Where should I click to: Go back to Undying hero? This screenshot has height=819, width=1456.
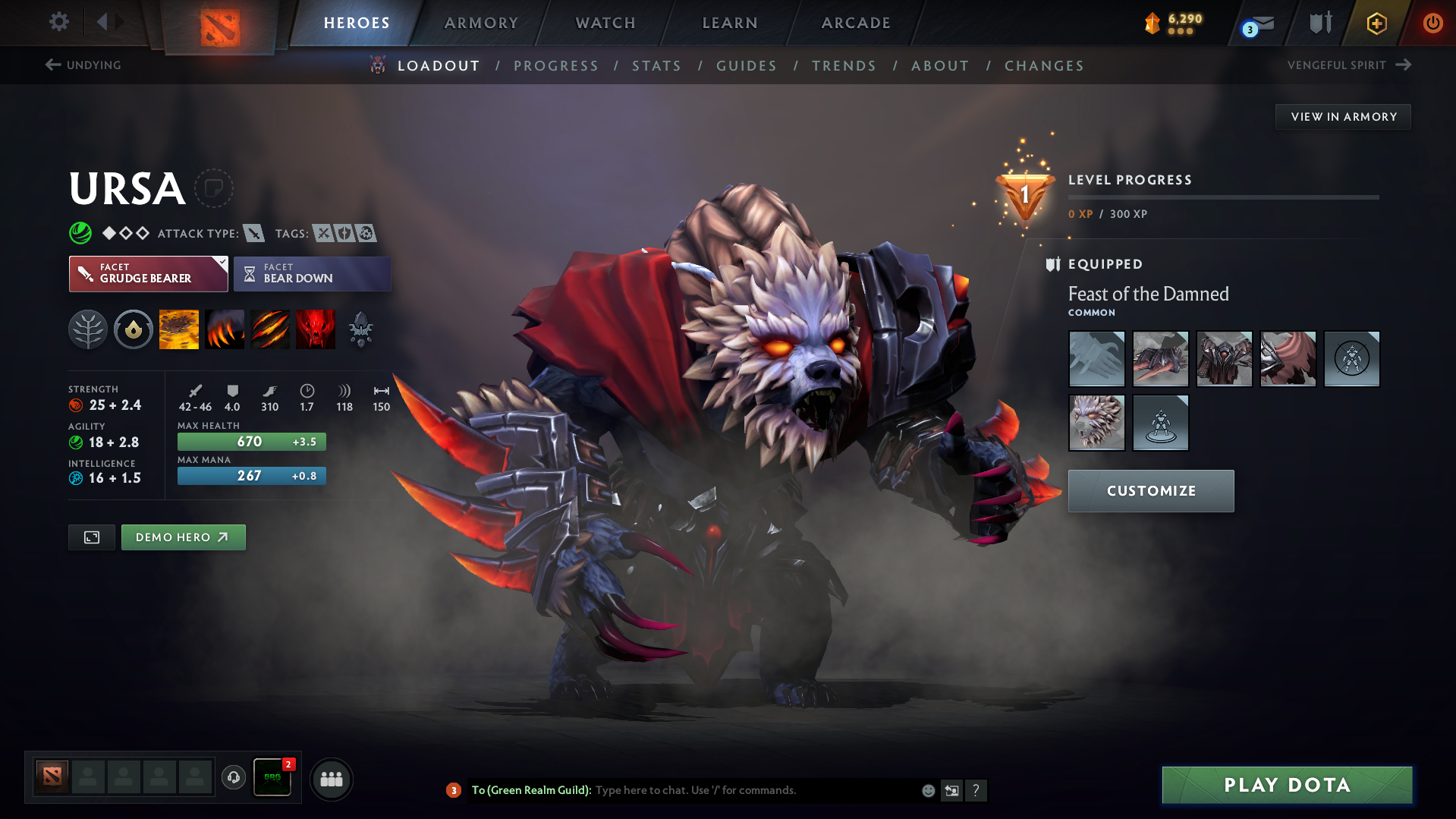coord(83,65)
